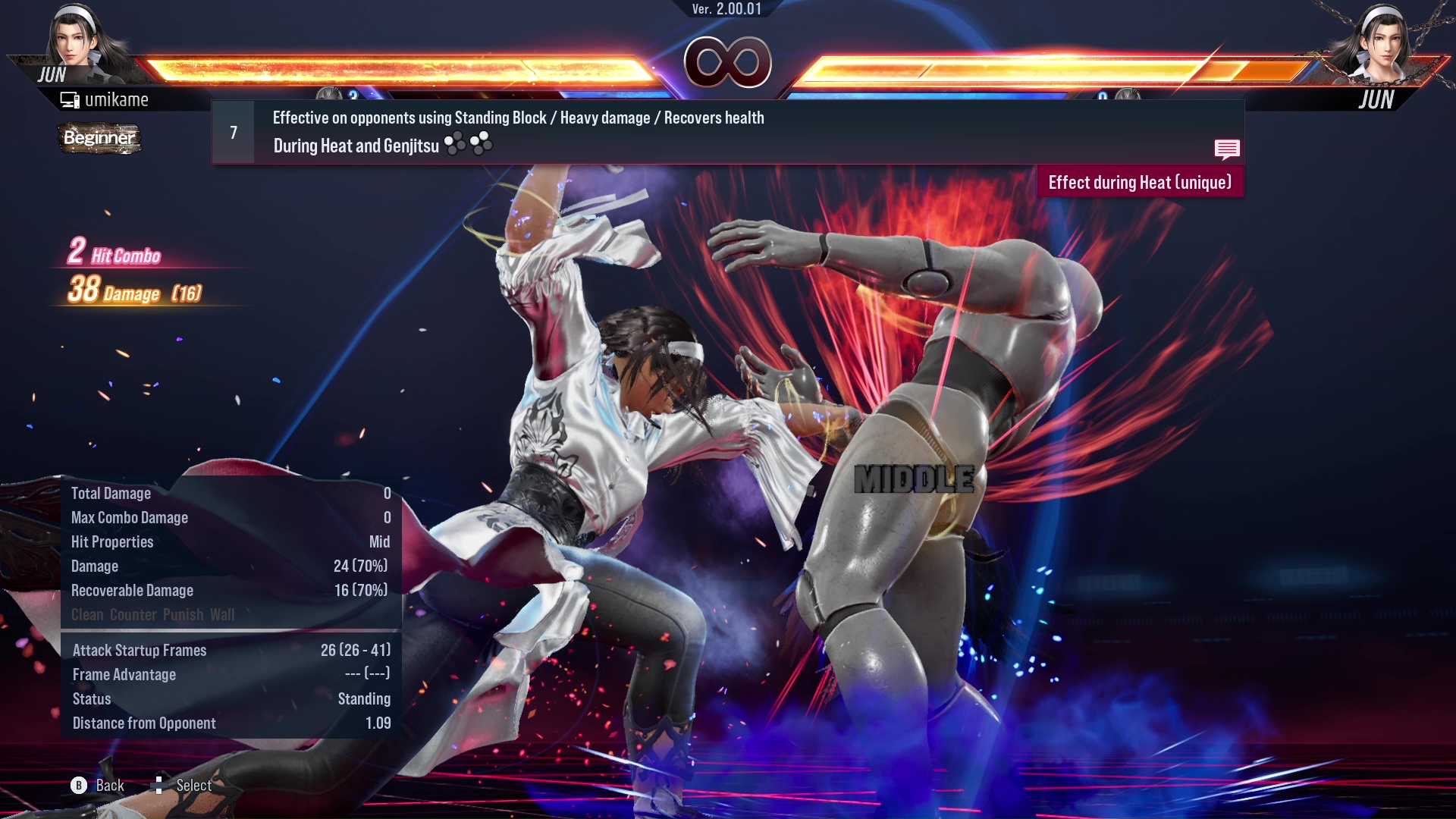Click the Ver. 2.00.01 version label
1456x819 pixels.
click(x=726, y=10)
